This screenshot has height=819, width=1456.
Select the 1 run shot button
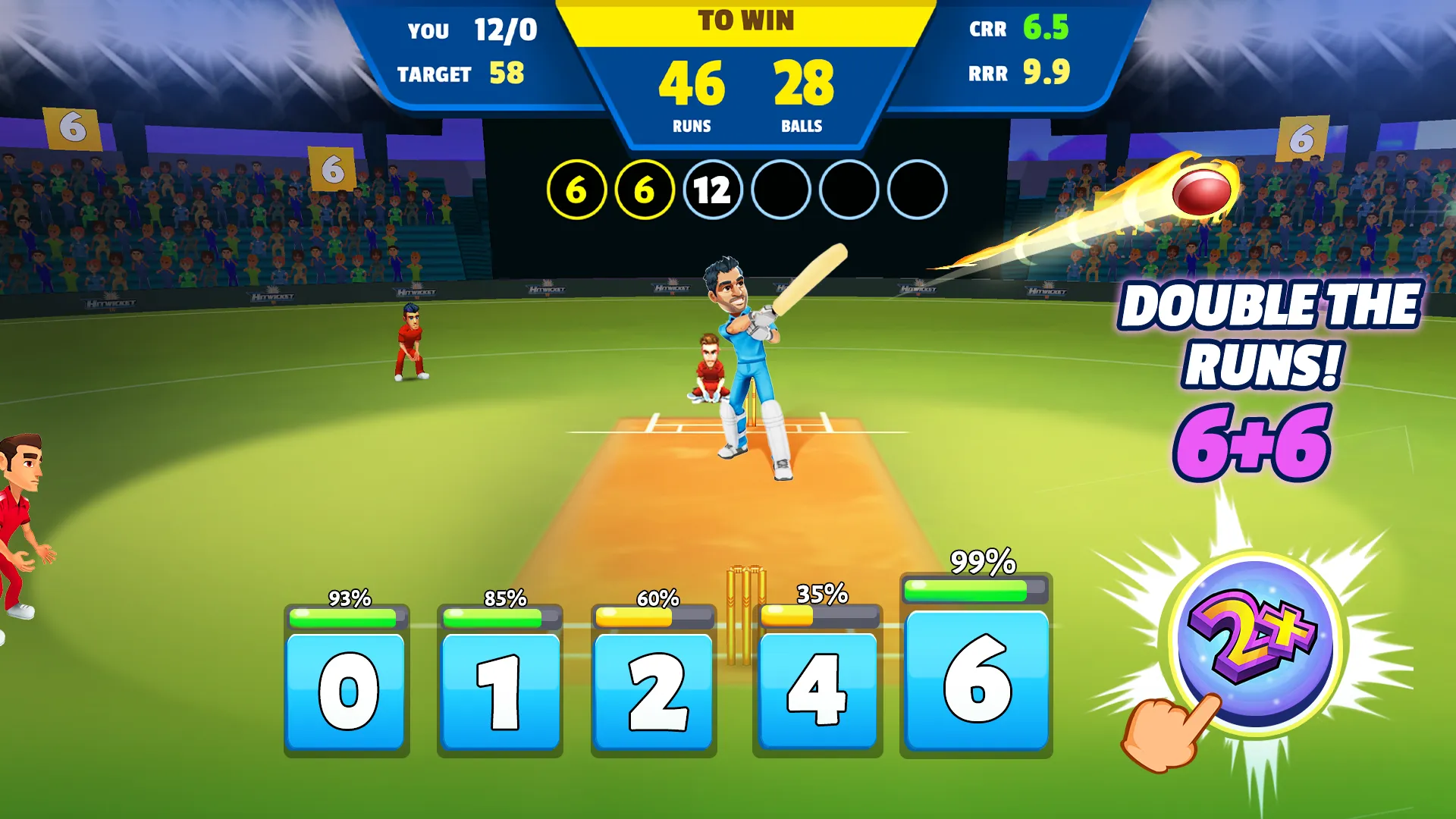(x=500, y=692)
